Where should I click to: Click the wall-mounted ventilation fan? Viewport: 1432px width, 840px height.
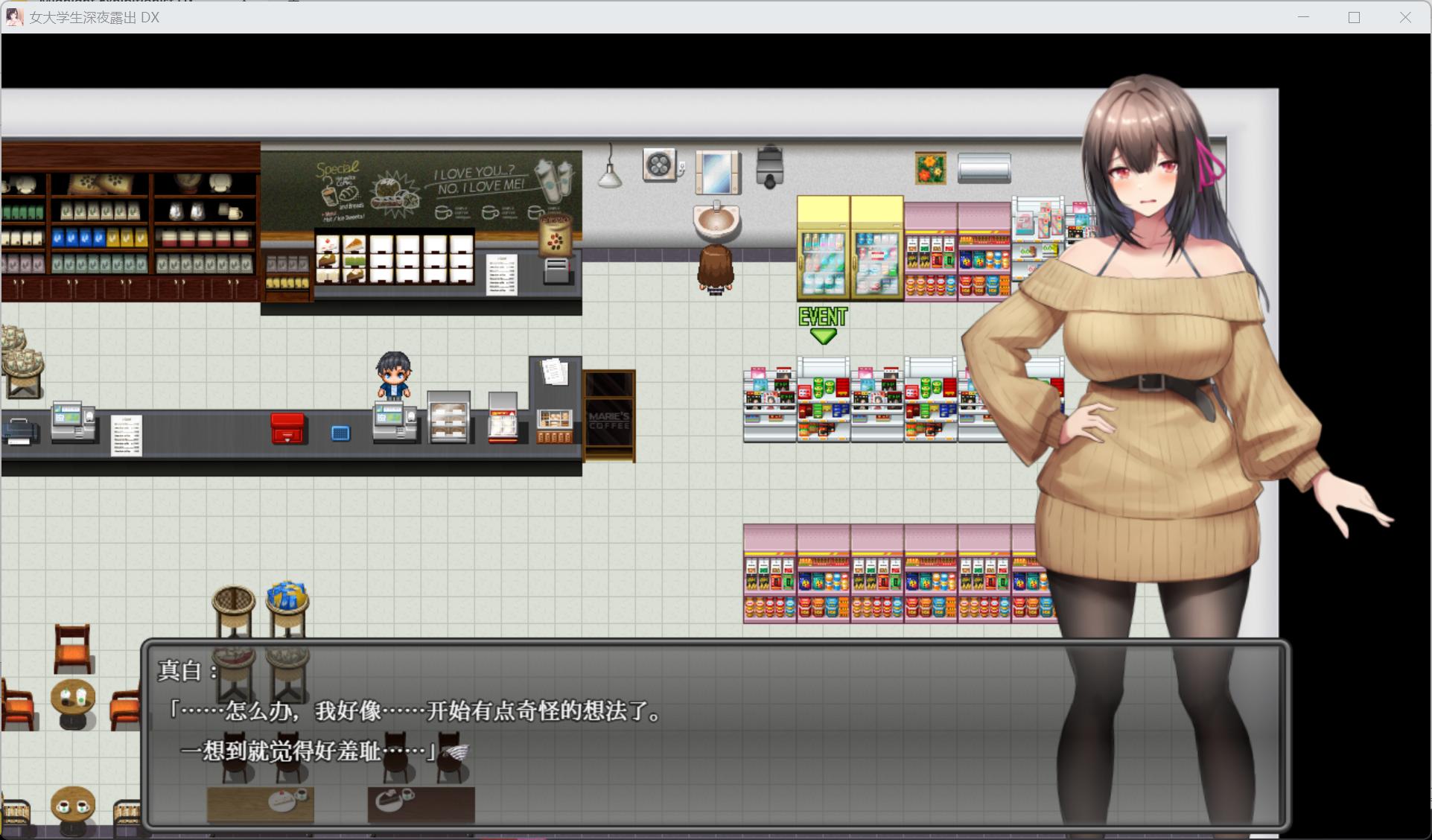(x=658, y=164)
